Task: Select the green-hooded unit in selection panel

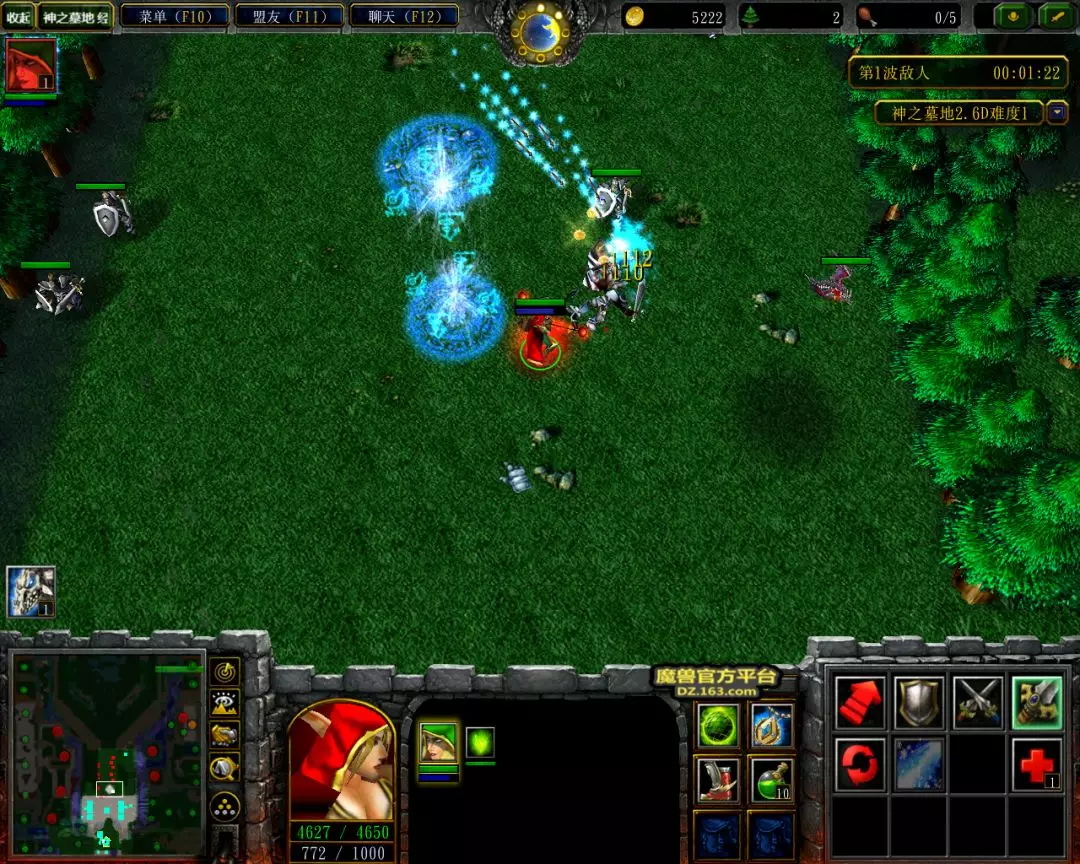Action: (437, 743)
